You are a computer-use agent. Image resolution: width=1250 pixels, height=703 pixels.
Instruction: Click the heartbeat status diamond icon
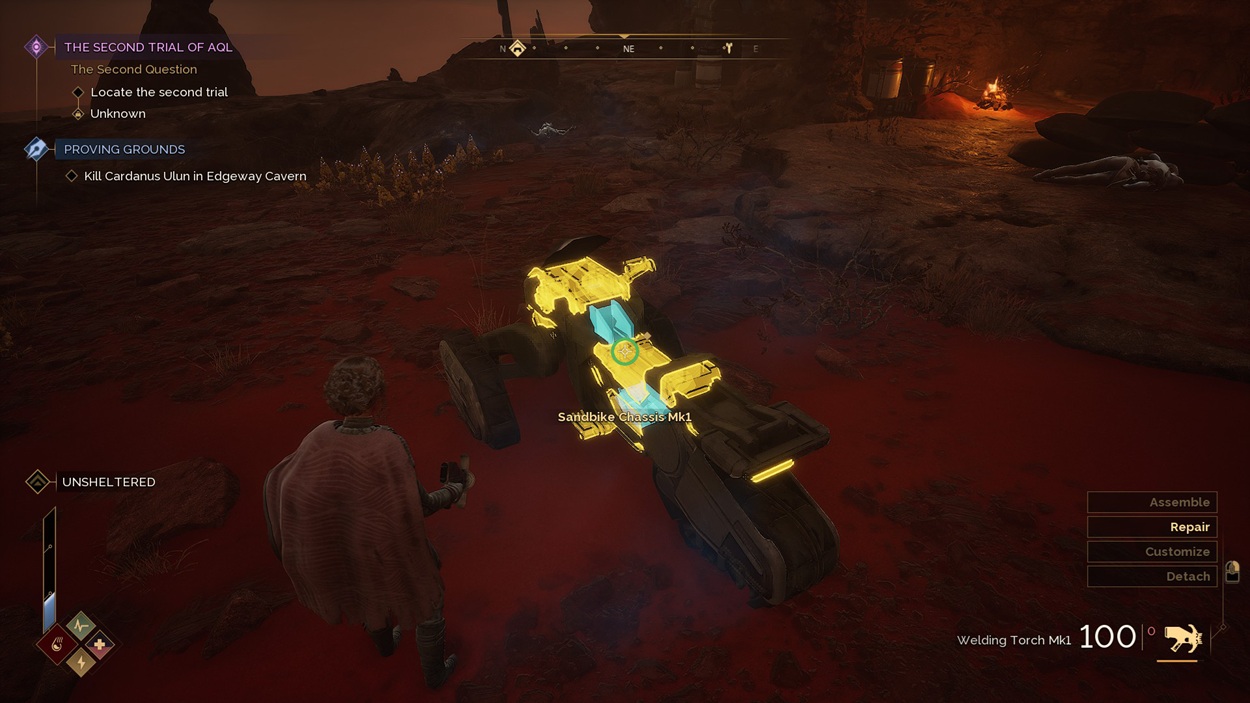pyautogui.click(x=81, y=627)
